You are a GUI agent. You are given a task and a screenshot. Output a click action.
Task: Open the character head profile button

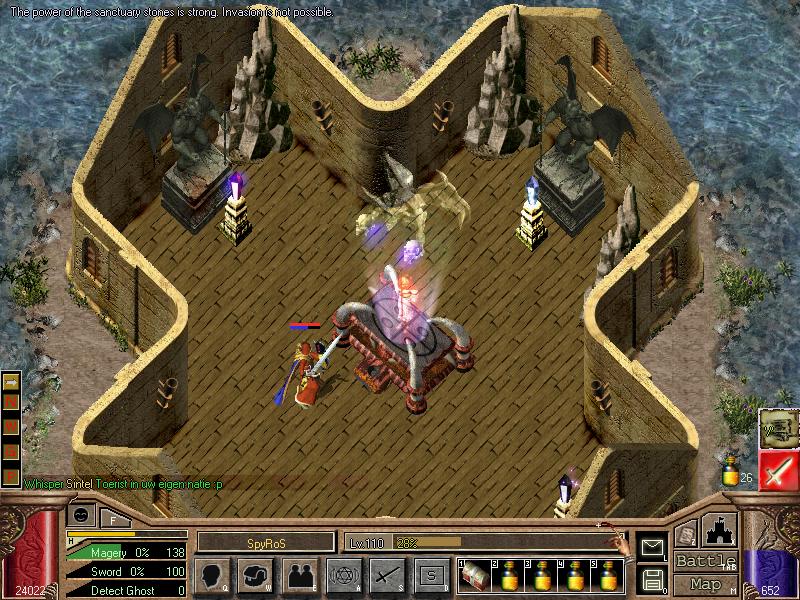(x=214, y=575)
